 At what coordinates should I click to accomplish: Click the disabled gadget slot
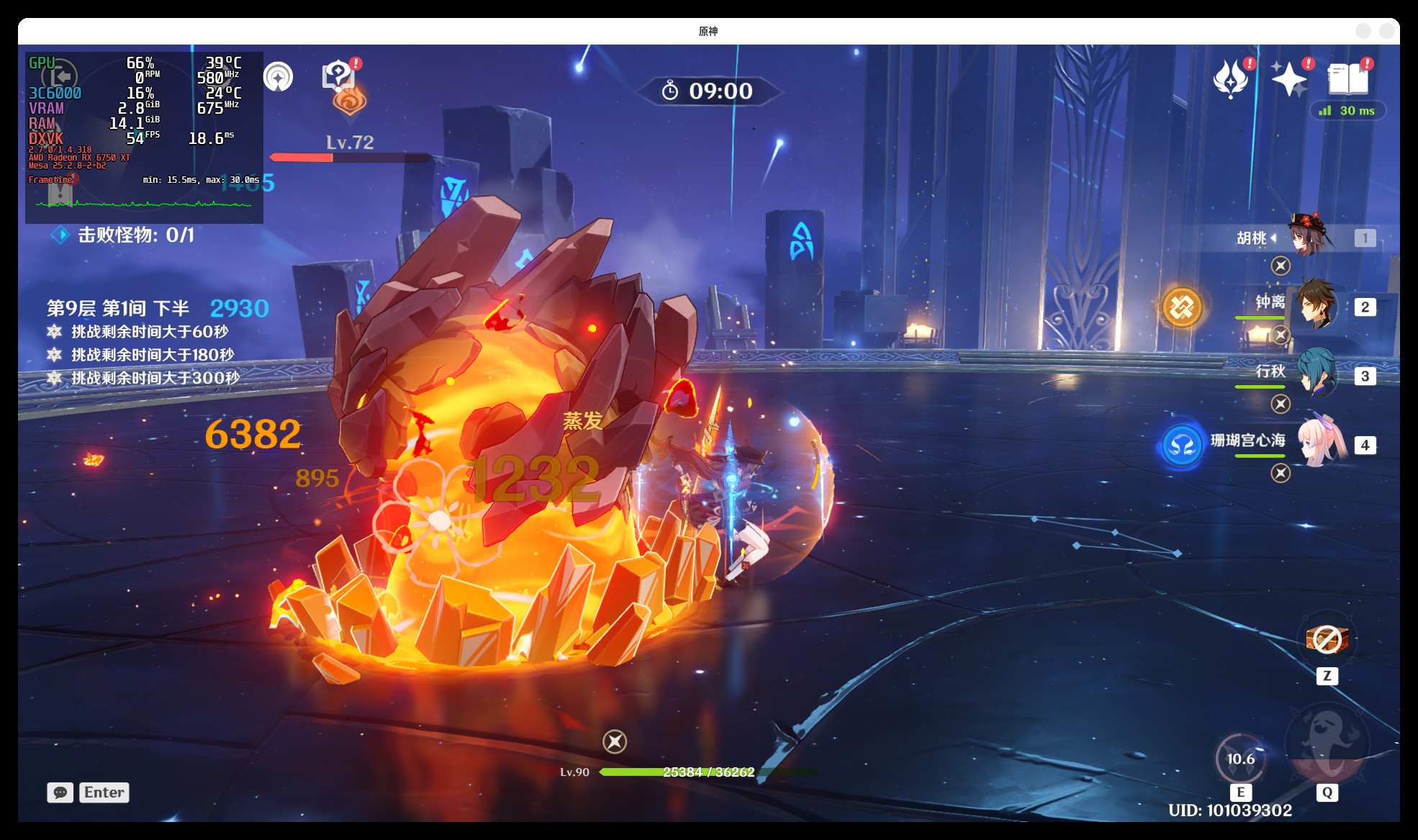1327,639
